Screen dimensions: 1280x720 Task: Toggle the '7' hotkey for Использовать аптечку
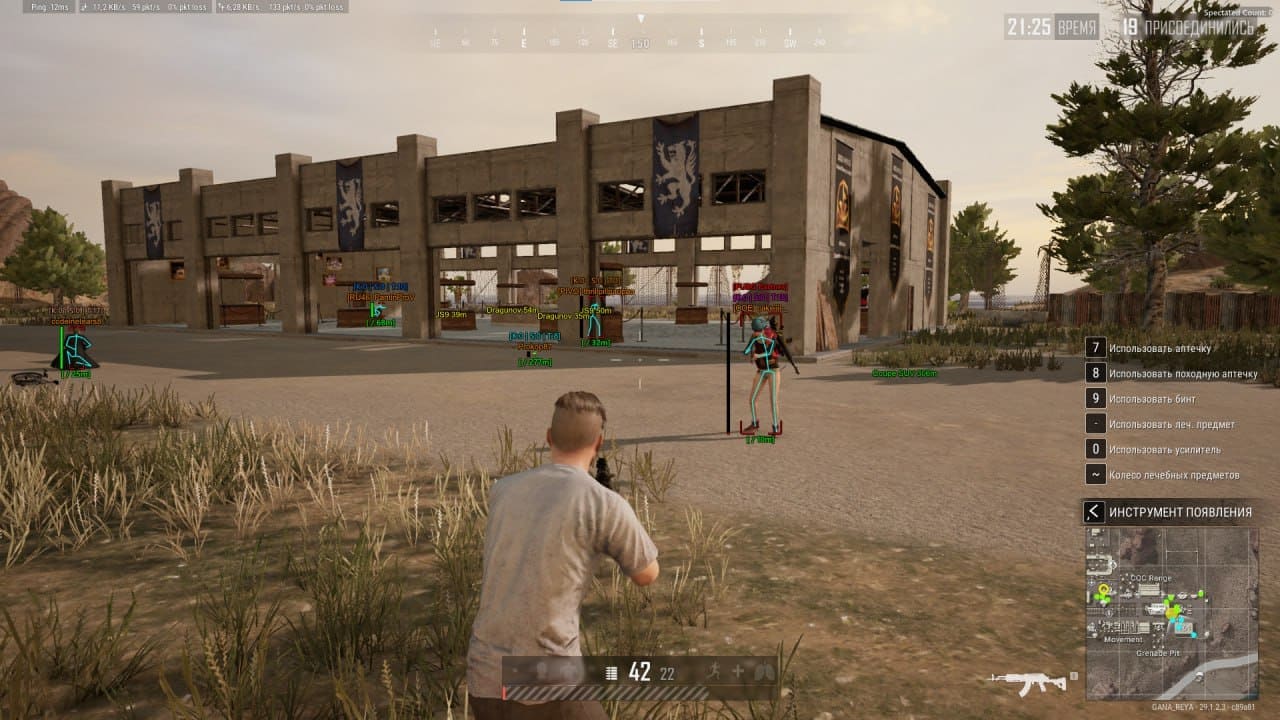1096,347
